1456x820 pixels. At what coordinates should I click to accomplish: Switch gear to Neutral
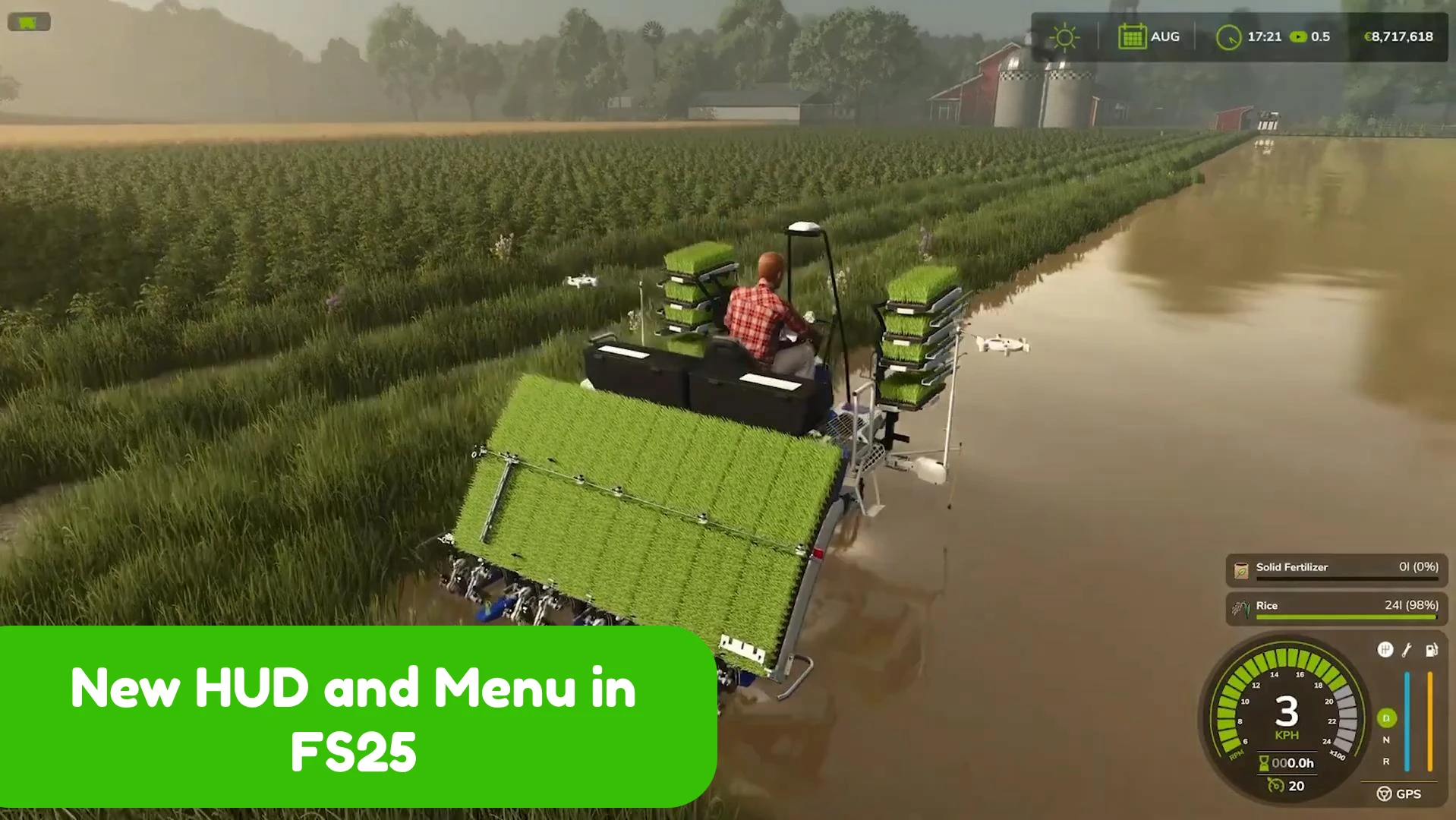tap(1385, 739)
